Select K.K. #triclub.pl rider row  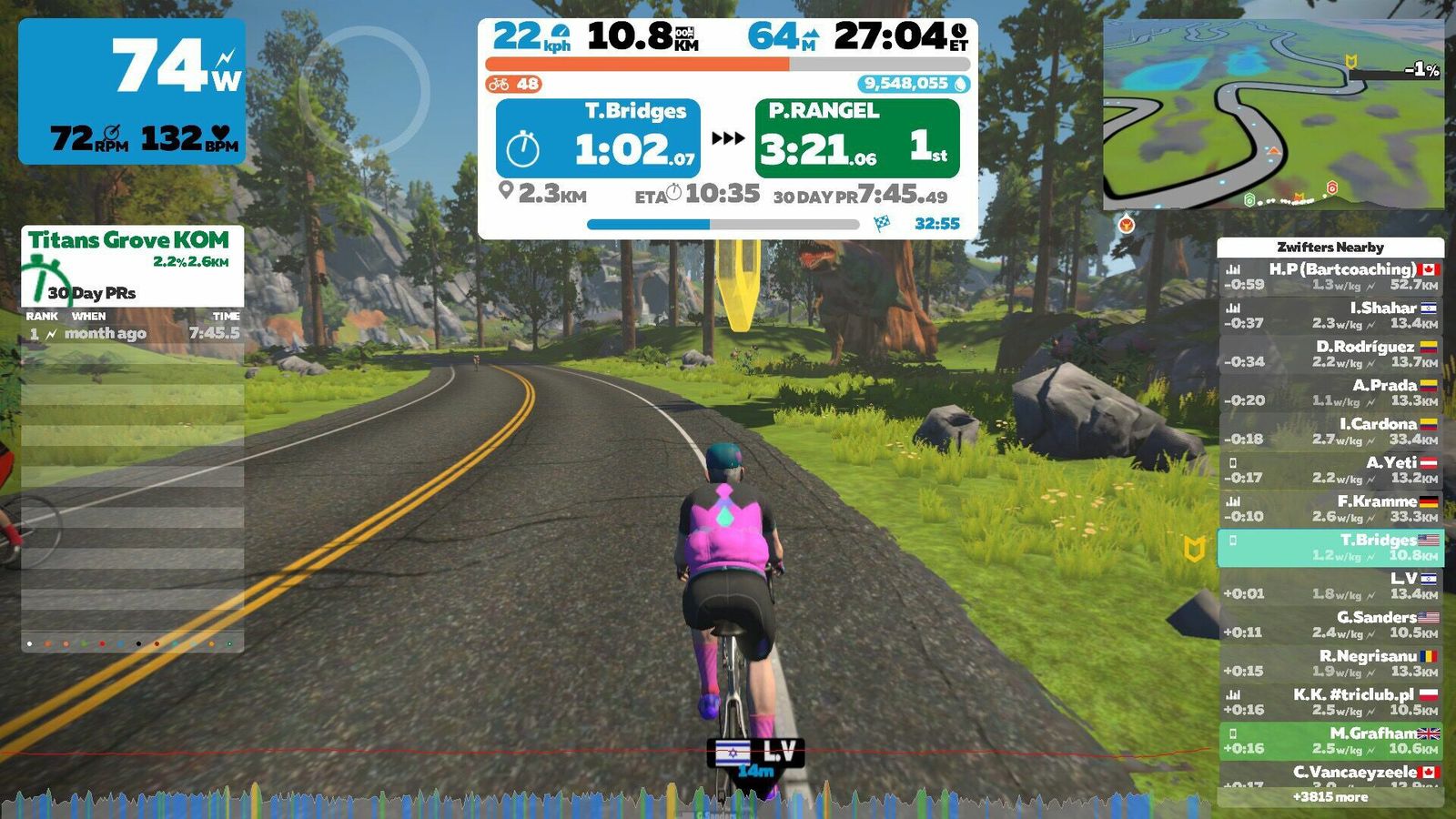coord(1330,702)
